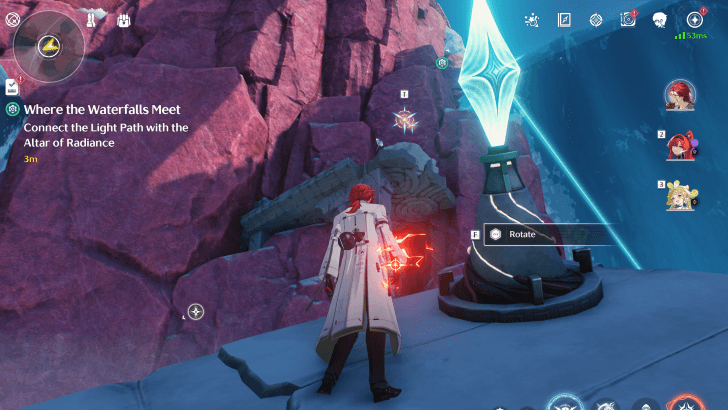Switch to blonde party member three portrait
728x410 pixels.
[682, 196]
